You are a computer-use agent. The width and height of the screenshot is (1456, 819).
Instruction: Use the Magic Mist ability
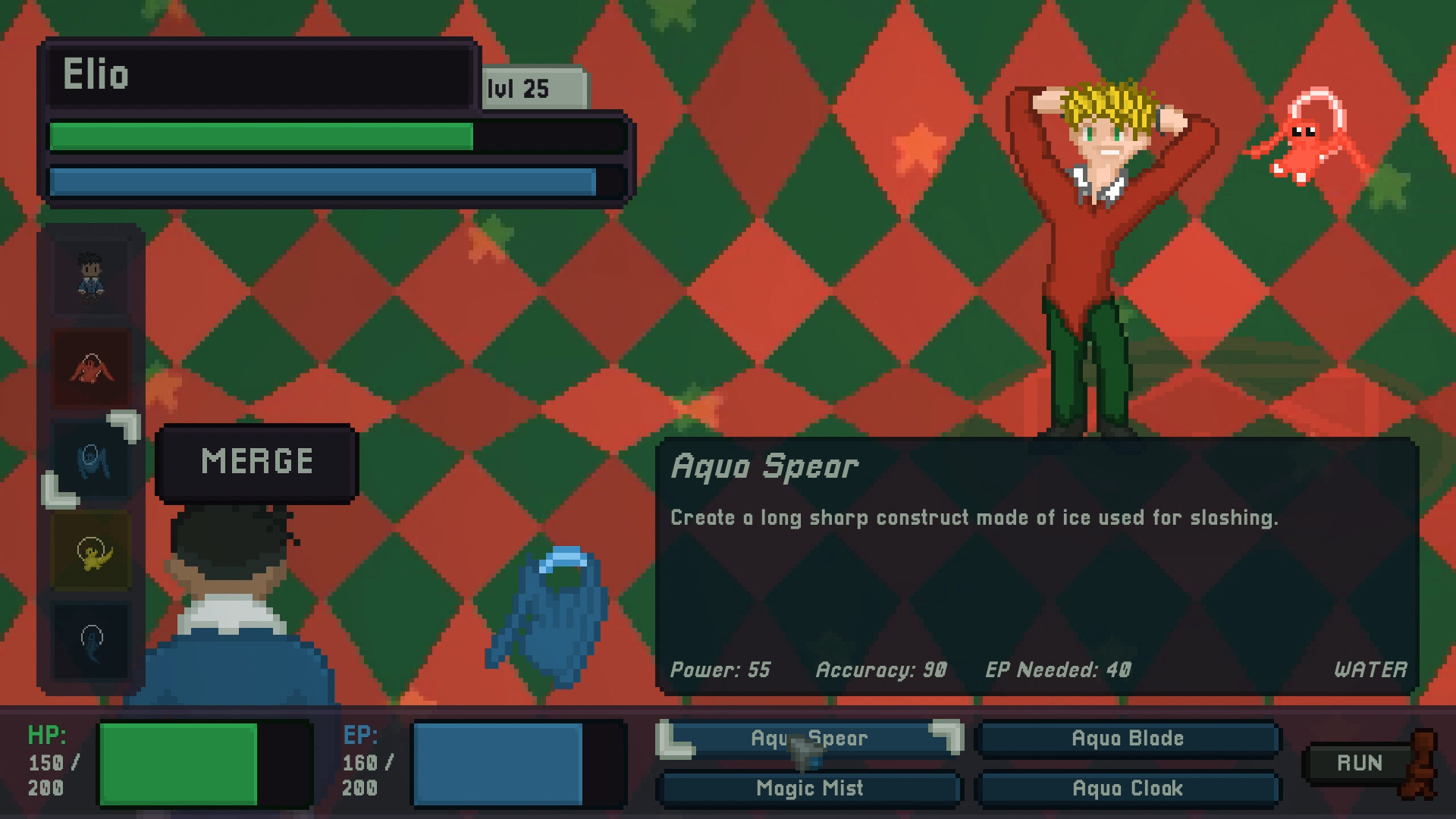coord(809,789)
